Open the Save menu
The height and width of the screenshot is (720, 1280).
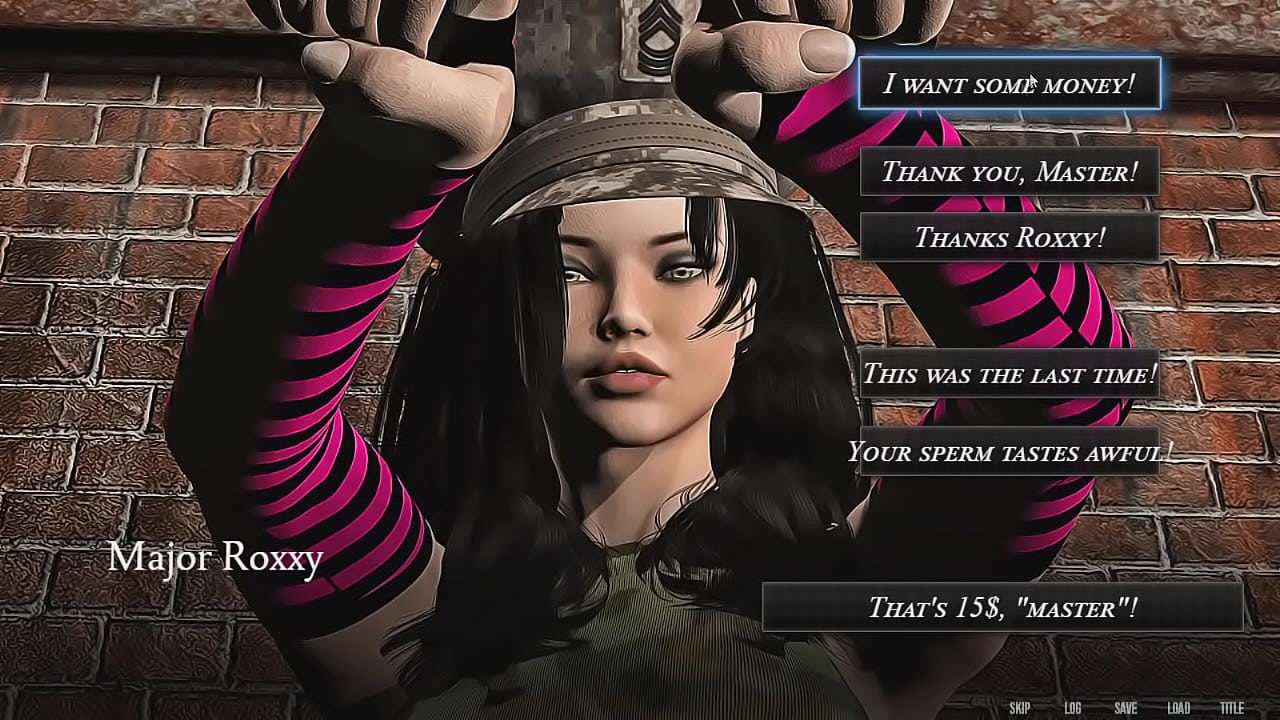[x=1126, y=708]
